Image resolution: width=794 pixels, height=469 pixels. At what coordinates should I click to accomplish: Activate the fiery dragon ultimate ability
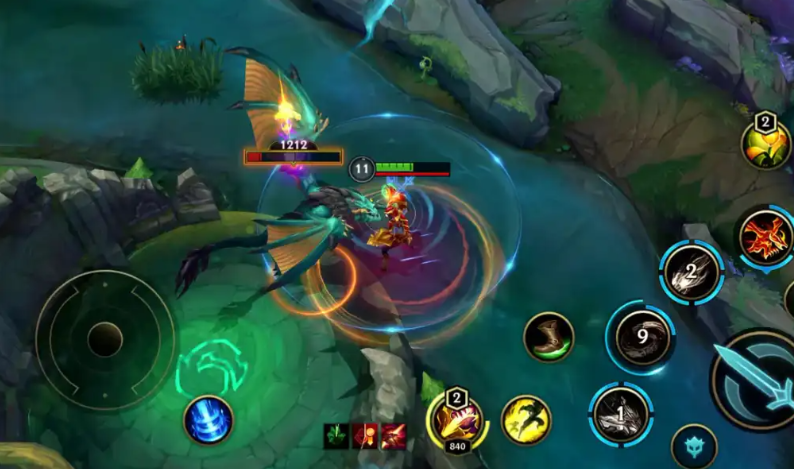pos(766,238)
